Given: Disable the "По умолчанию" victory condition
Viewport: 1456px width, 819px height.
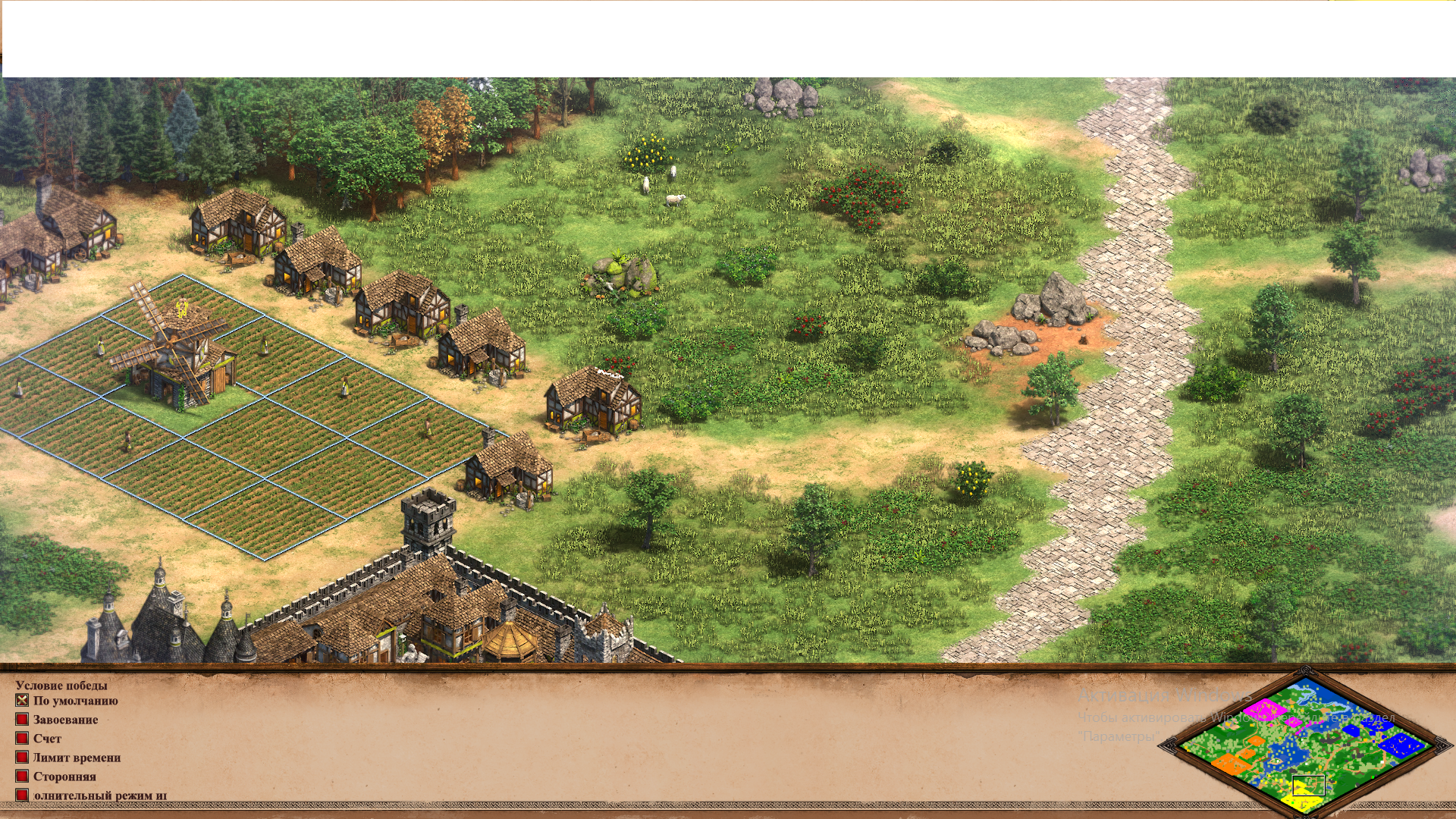Looking at the screenshot, I should point(21,701).
